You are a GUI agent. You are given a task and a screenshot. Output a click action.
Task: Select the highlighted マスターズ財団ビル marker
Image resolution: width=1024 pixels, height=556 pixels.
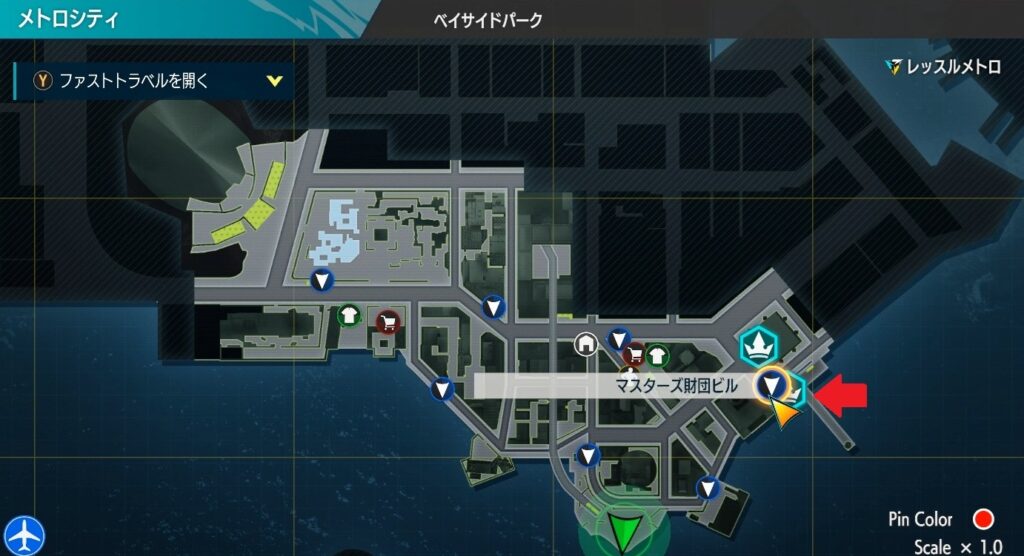point(771,384)
